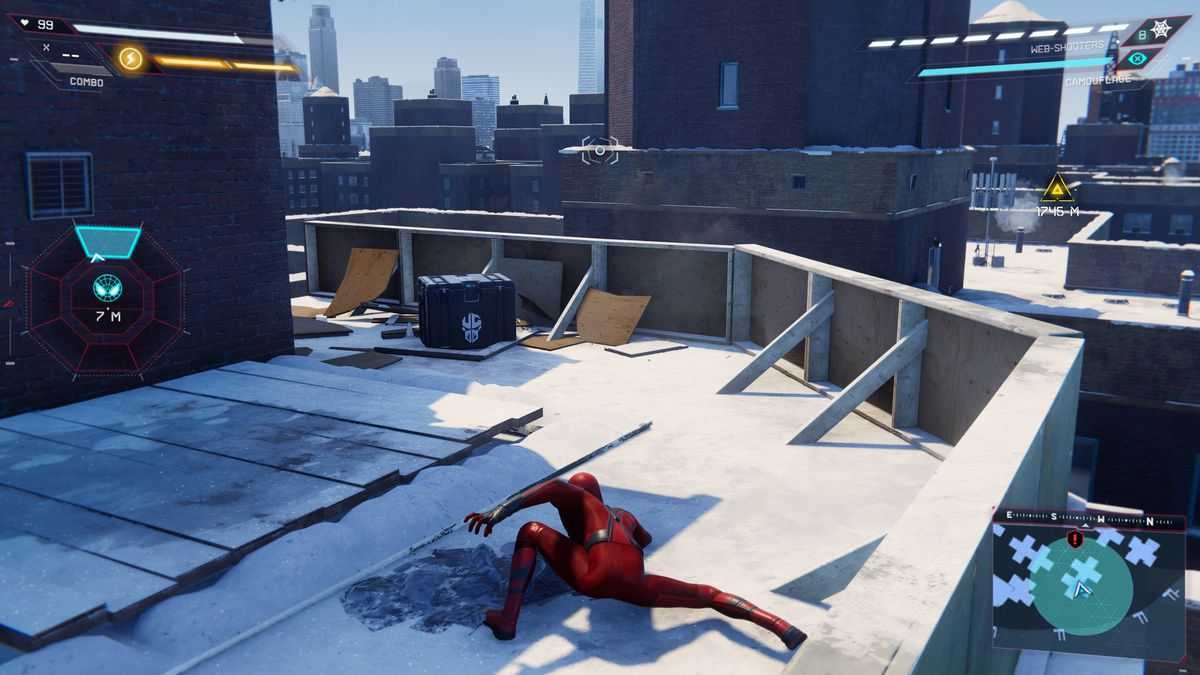Open the minimap
The height and width of the screenshot is (675, 1200).
(x=1088, y=587)
